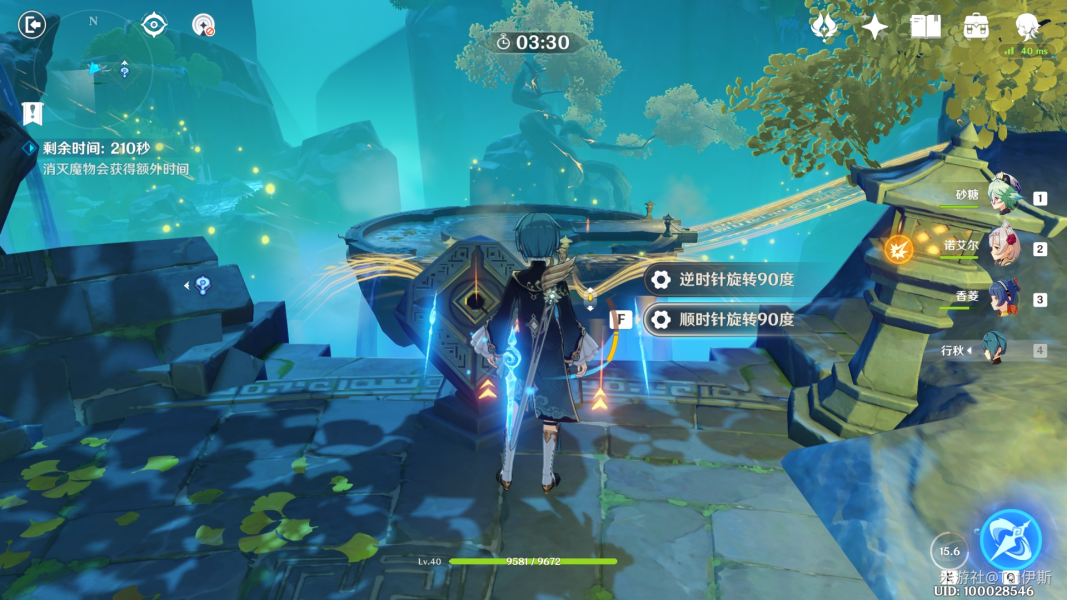Viewport: 1067px width, 600px height.
Task: Click the exit domain icon
Action: point(33,24)
